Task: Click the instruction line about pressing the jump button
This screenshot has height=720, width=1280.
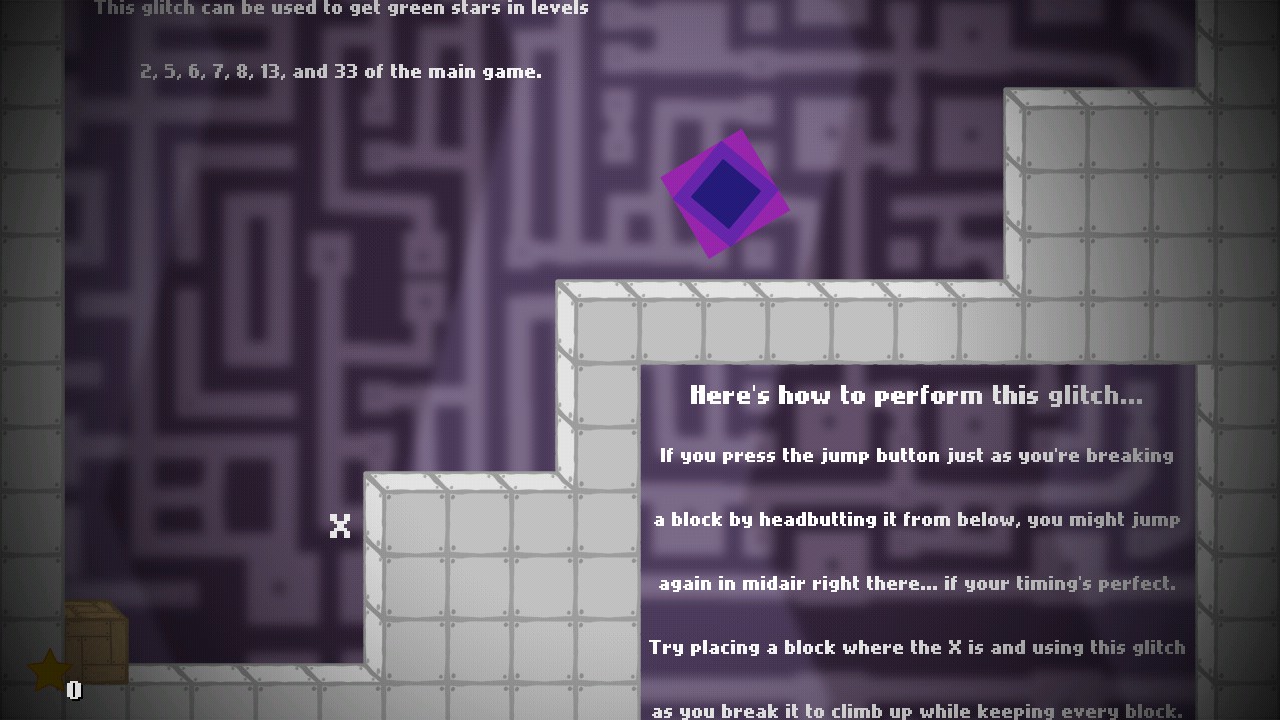Action: tap(914, 455)
